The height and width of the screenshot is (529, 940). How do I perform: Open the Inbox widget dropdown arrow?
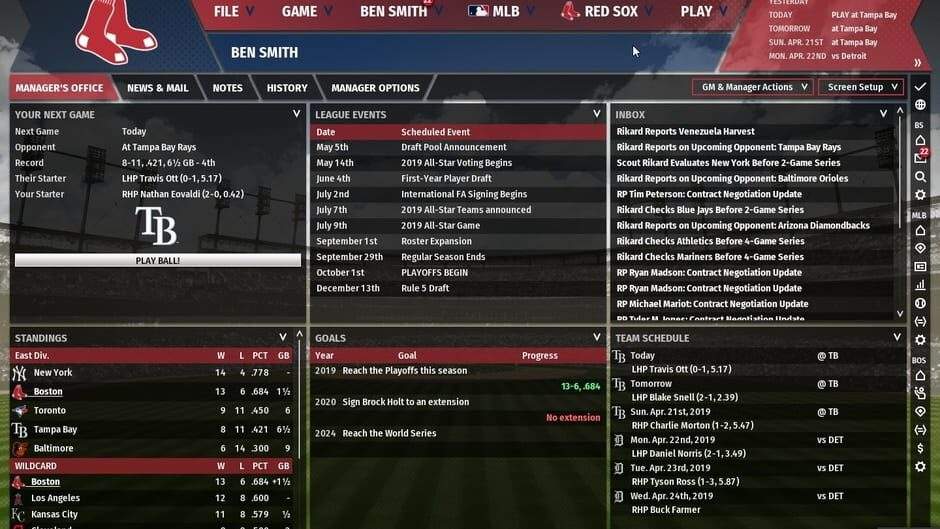(883, 114)
